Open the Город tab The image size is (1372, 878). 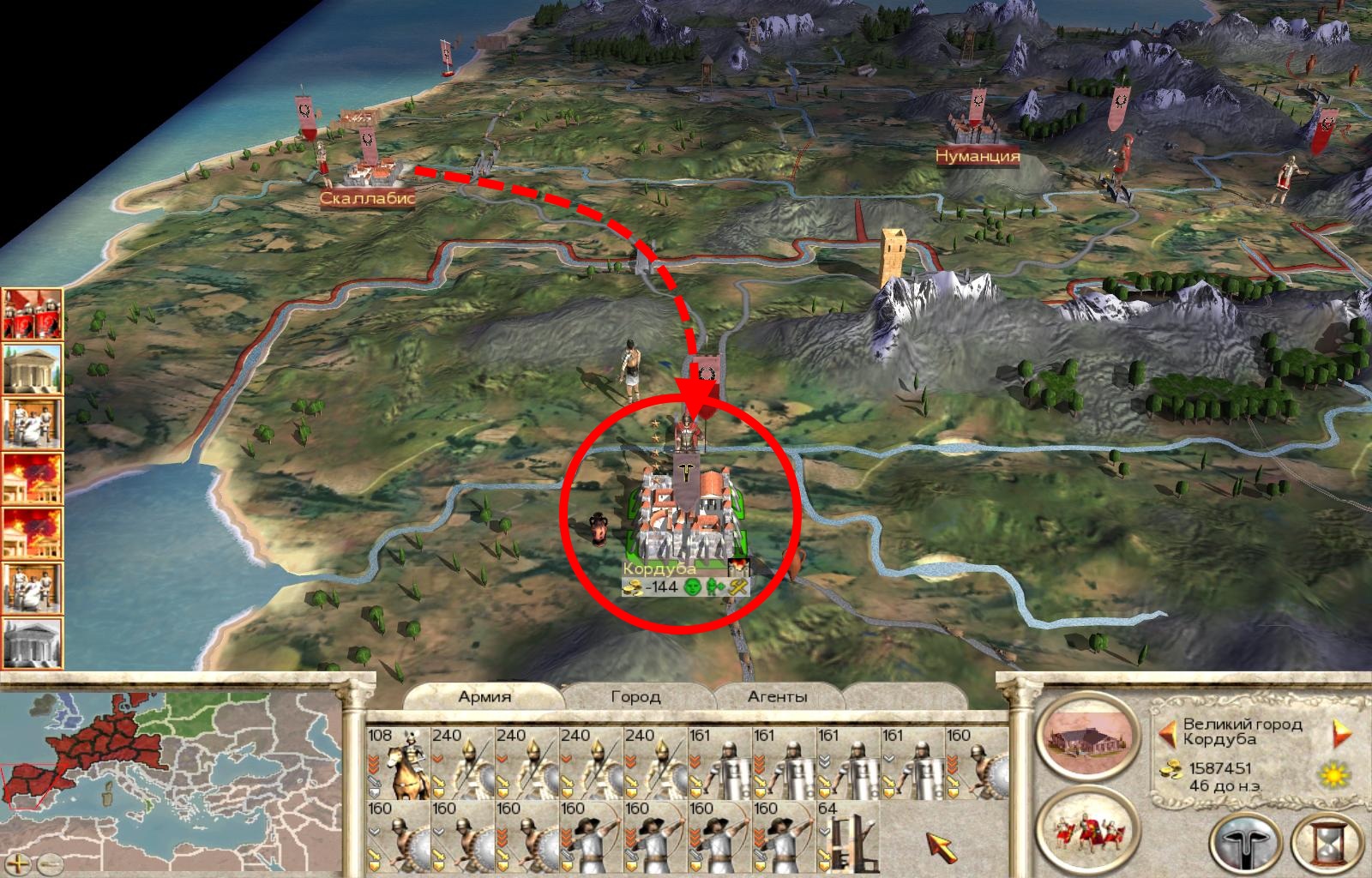point(635,696)
